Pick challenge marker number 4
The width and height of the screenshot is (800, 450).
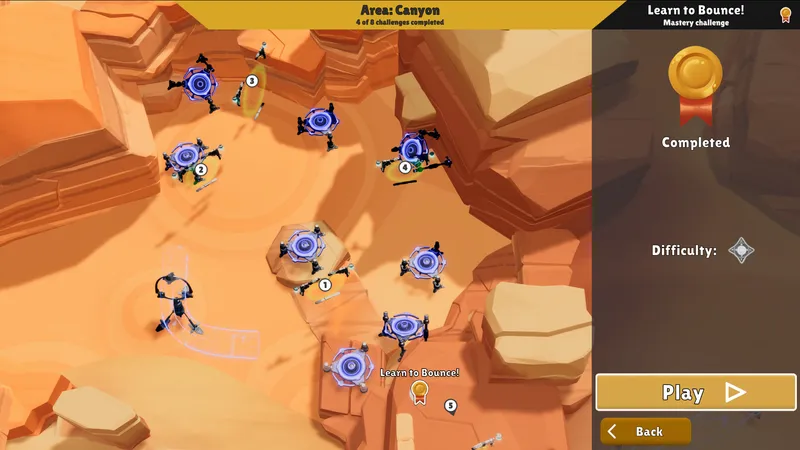coord(404,167)
